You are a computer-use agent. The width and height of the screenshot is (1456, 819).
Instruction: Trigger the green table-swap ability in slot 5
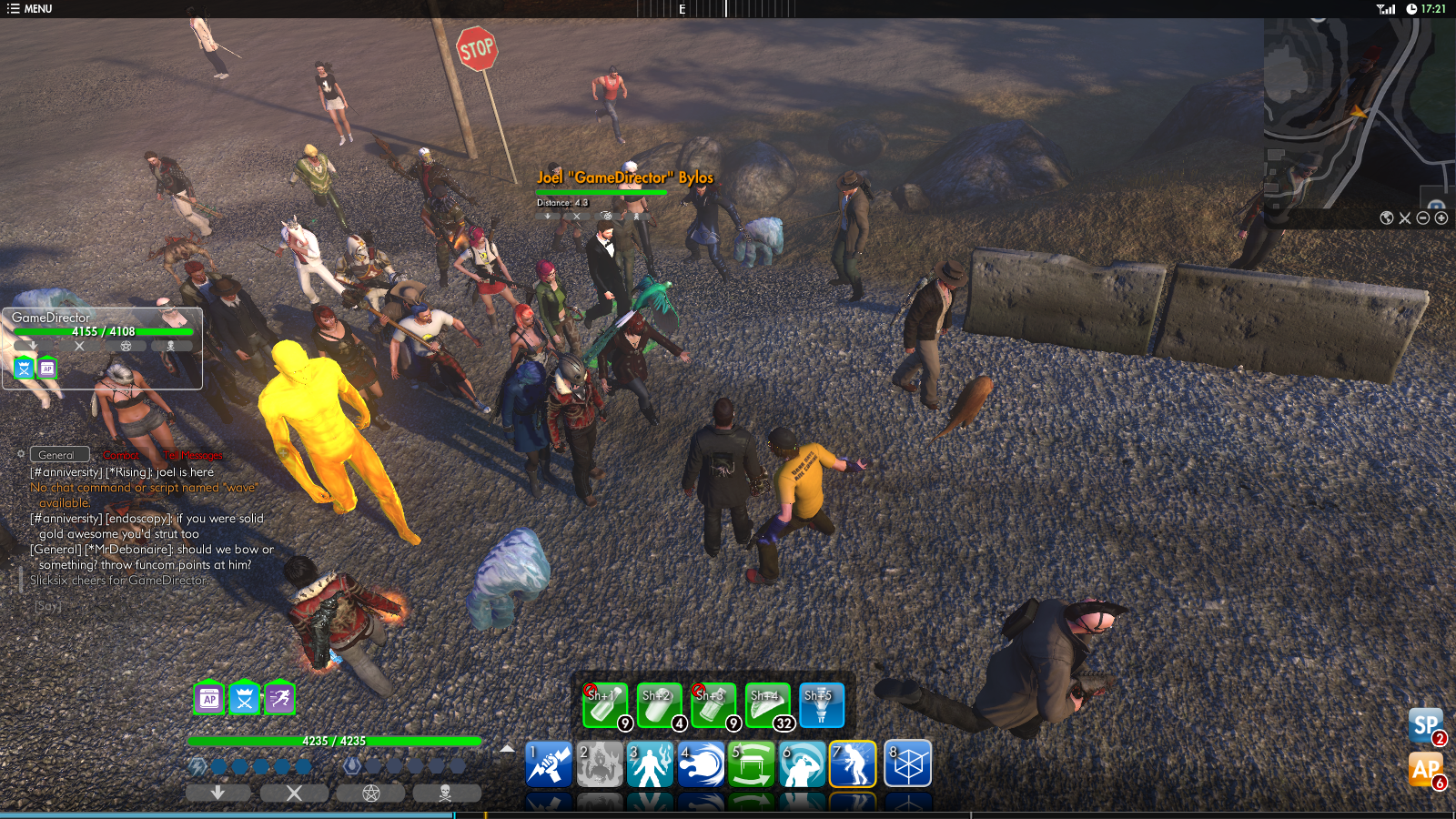(752, 763)
